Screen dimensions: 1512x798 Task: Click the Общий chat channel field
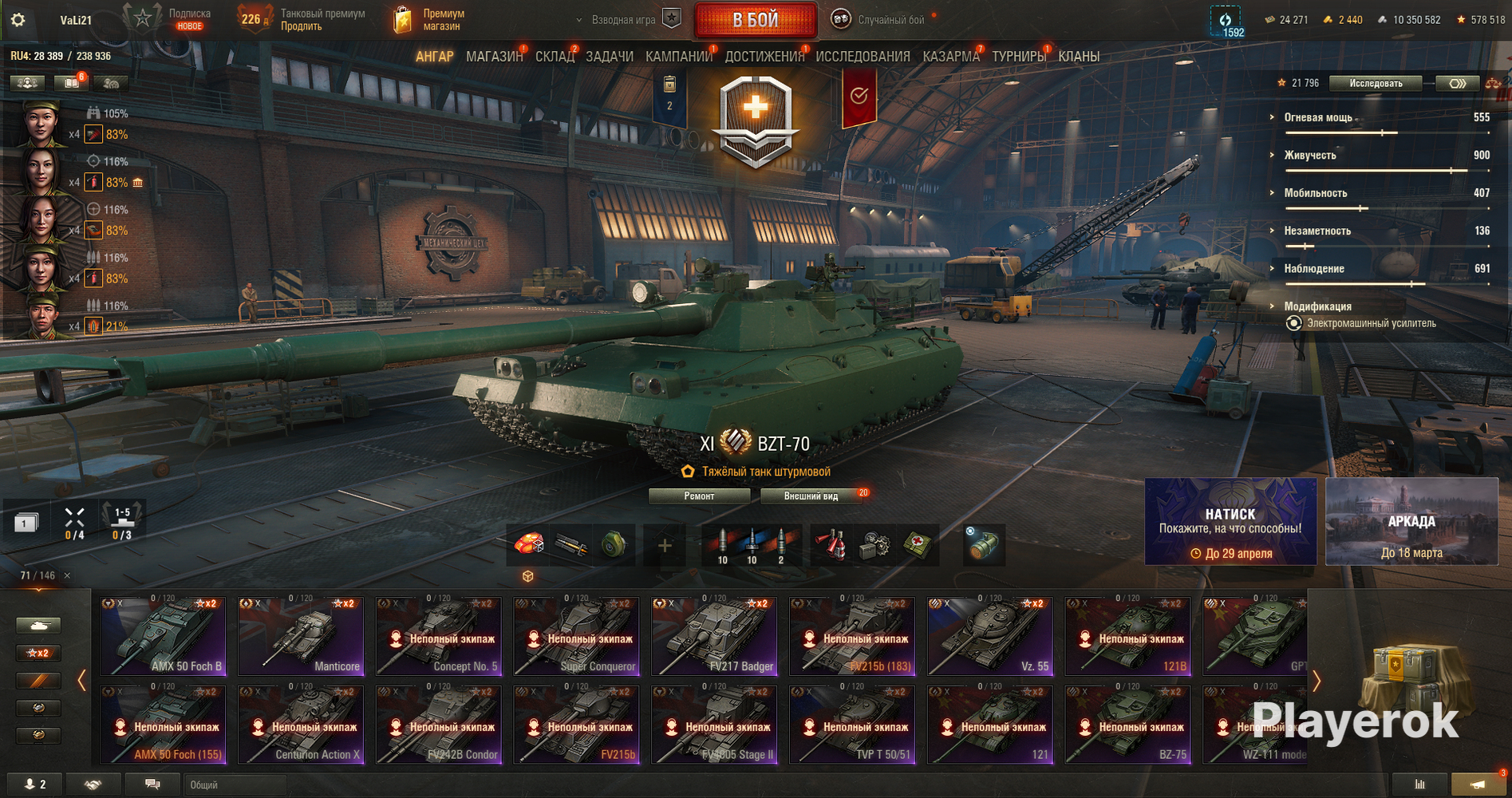[235, 785]
